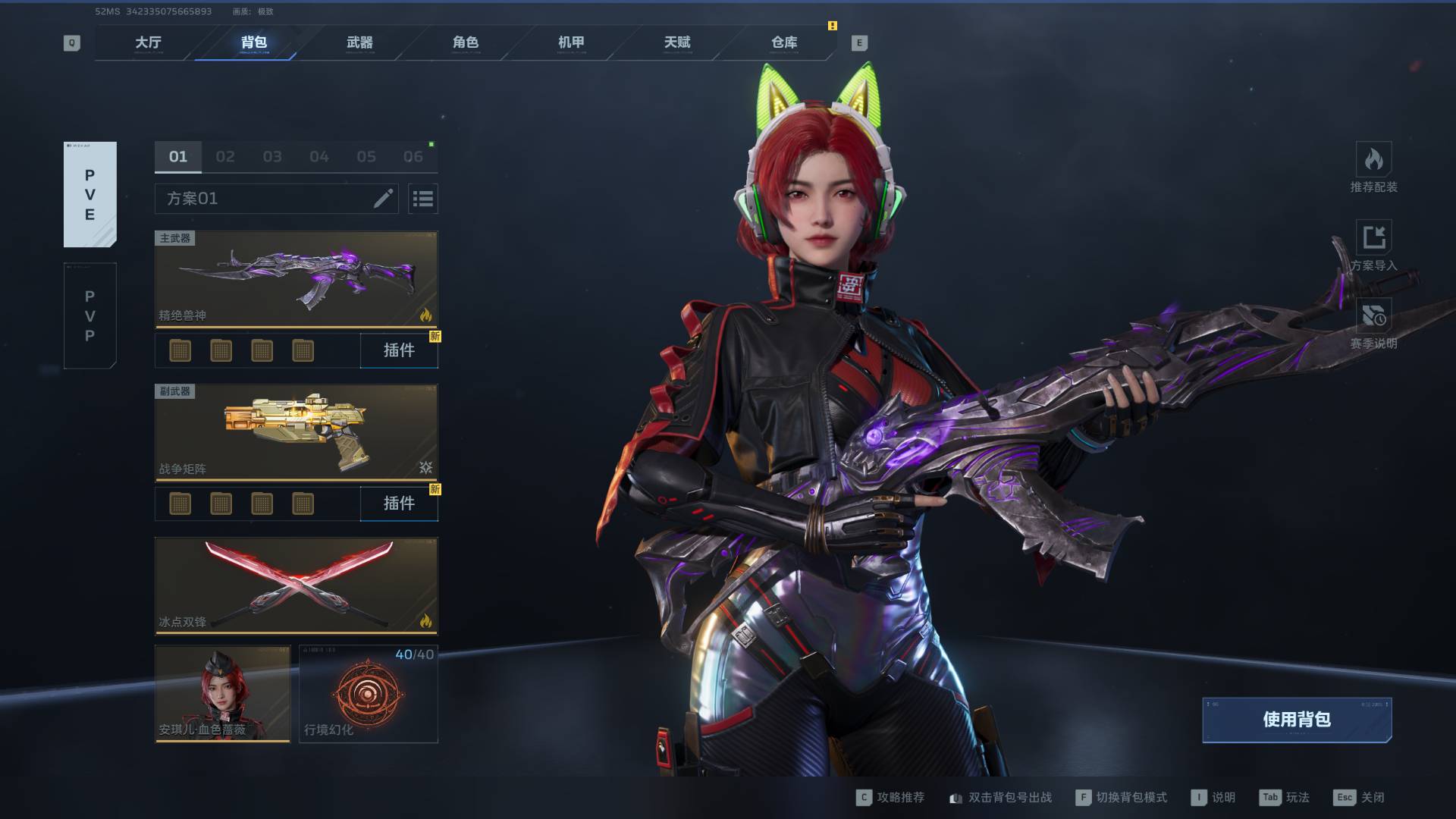1456x819 pixels.
Task: Open the 武器 weapons tab
Action: 359,42
